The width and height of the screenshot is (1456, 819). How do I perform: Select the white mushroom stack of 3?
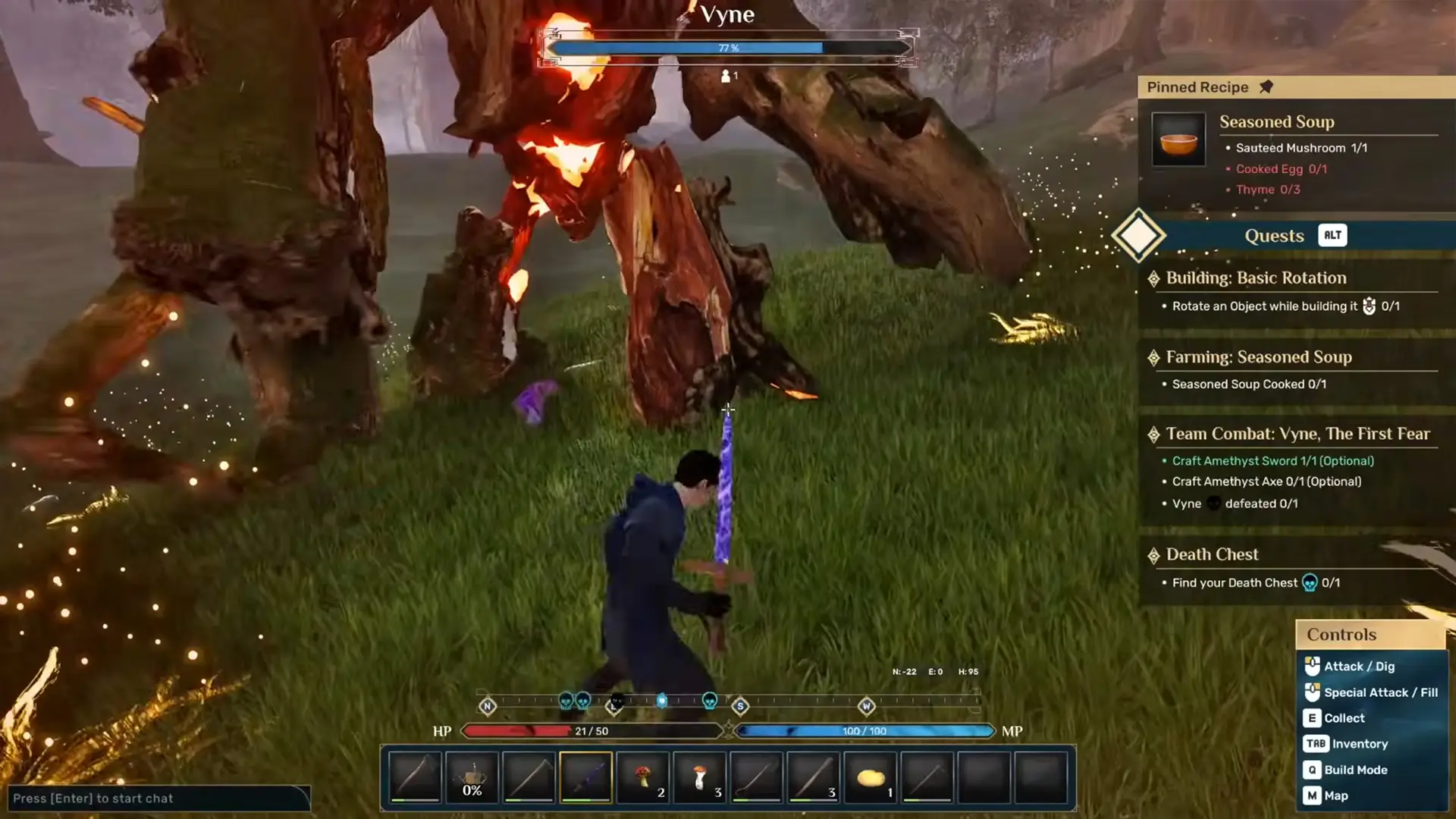coord(700,777)
